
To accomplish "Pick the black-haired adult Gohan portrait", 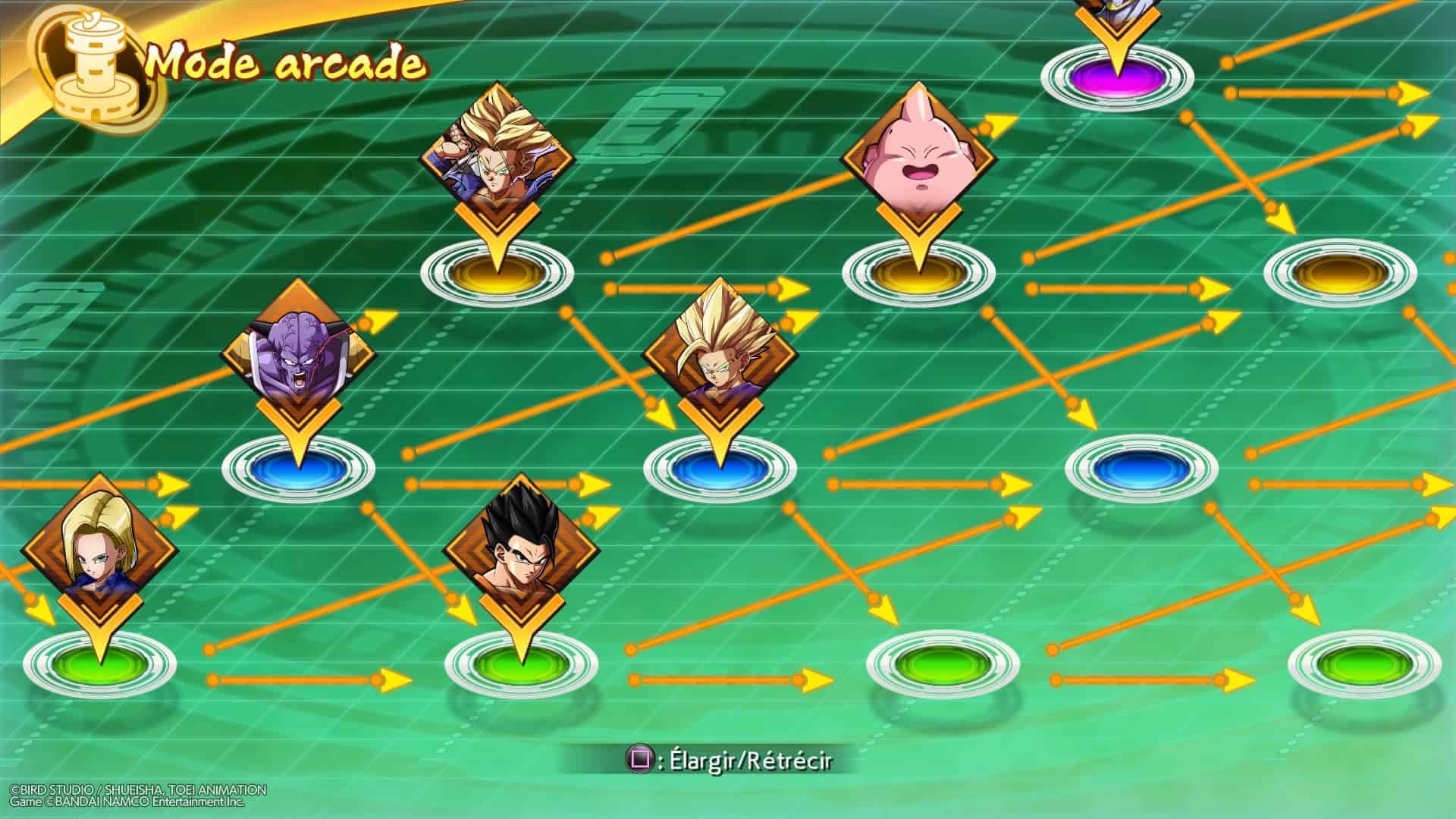I will coord(521,549).
